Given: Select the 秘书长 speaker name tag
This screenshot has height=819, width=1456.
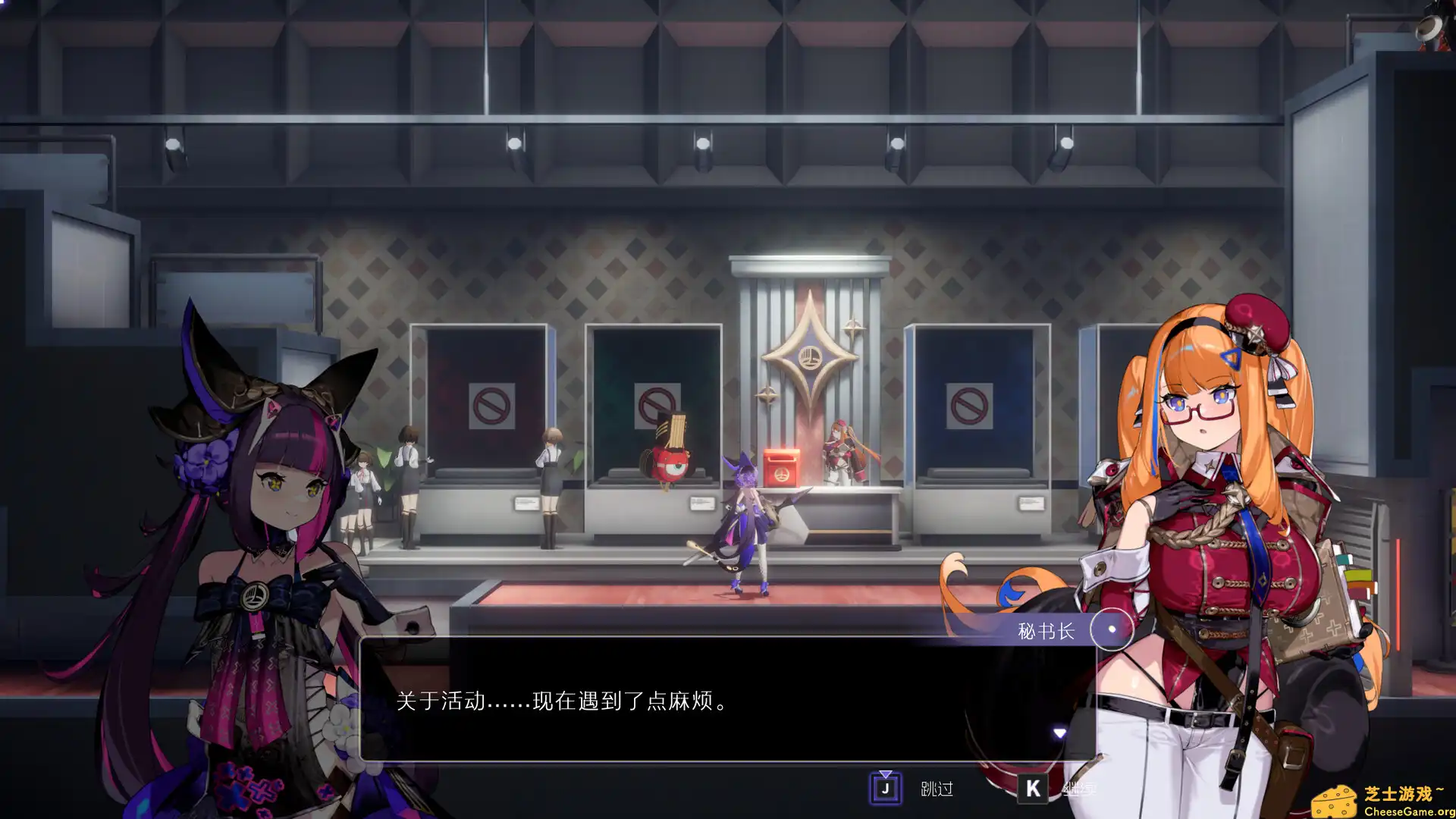Looking at the screenshot, I should click(x=1048, y=630).
